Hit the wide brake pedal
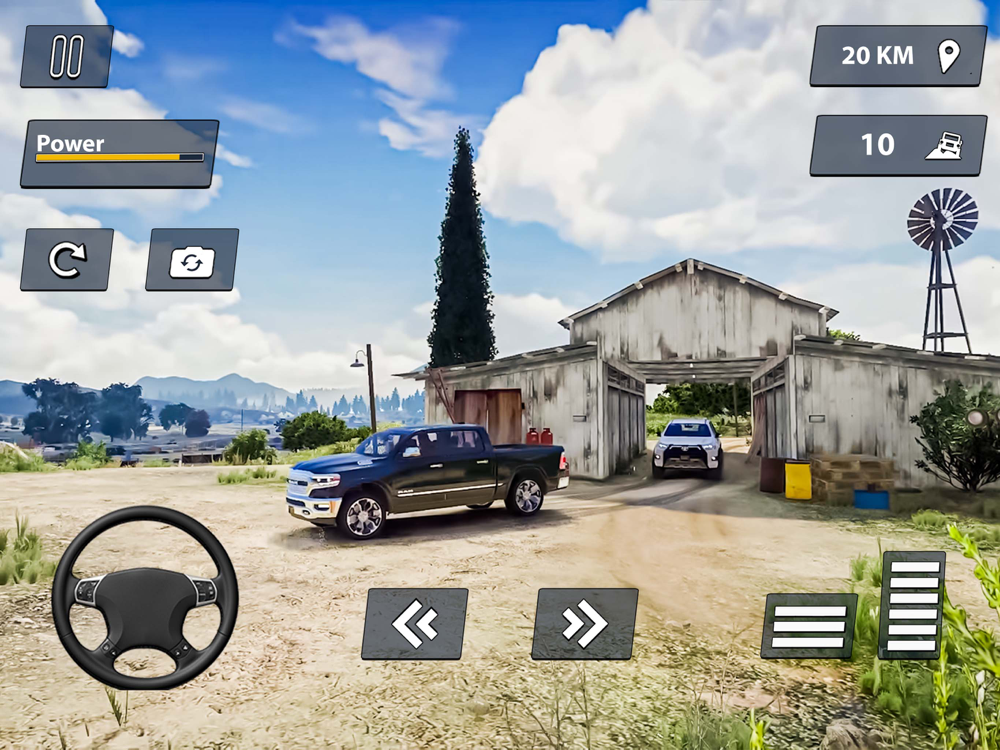Viewport: 1000px width, 750px height. point(809,626)
